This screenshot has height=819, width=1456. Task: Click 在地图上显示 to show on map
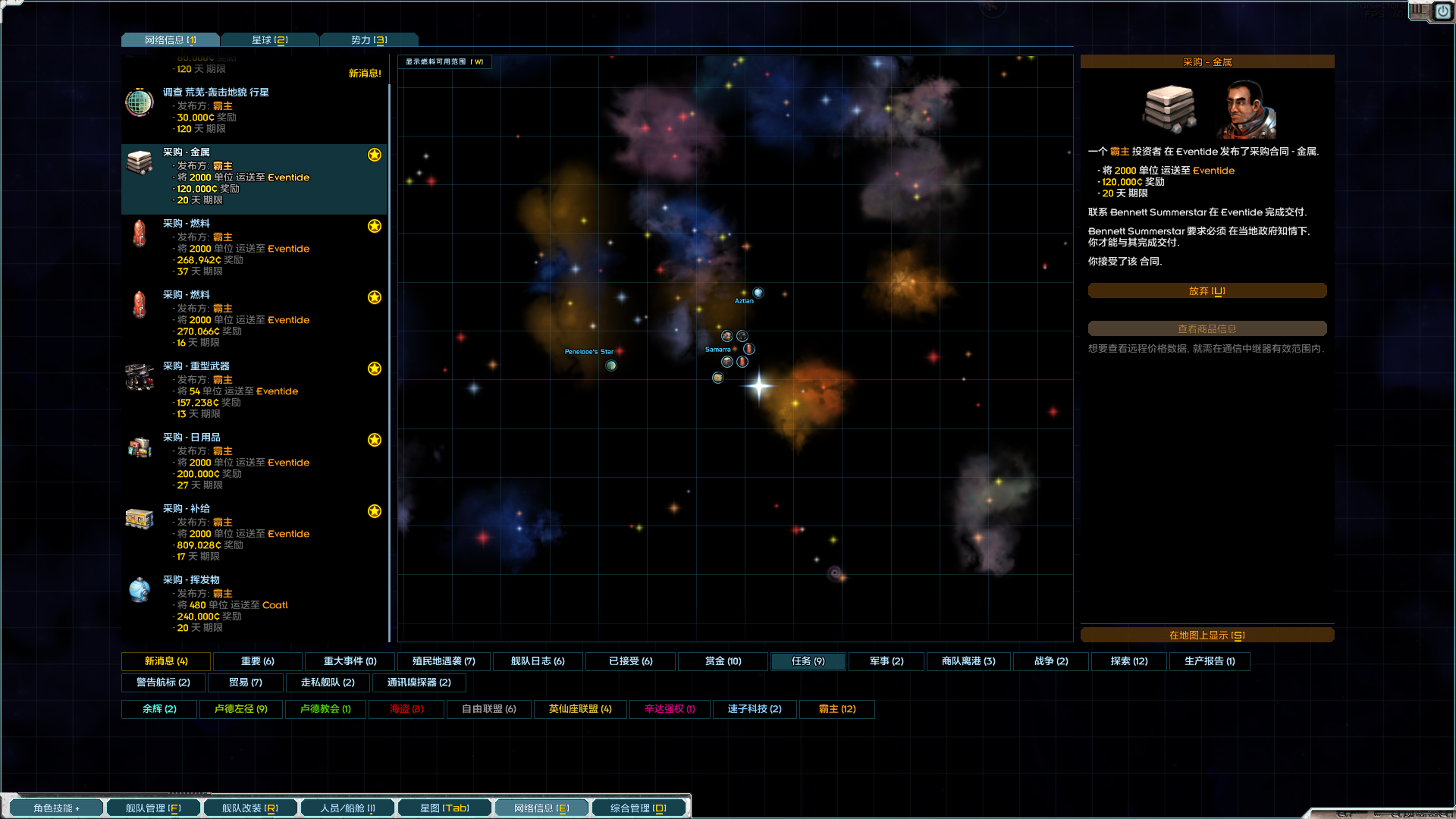pyautogui.click(x=1207, y=635)
